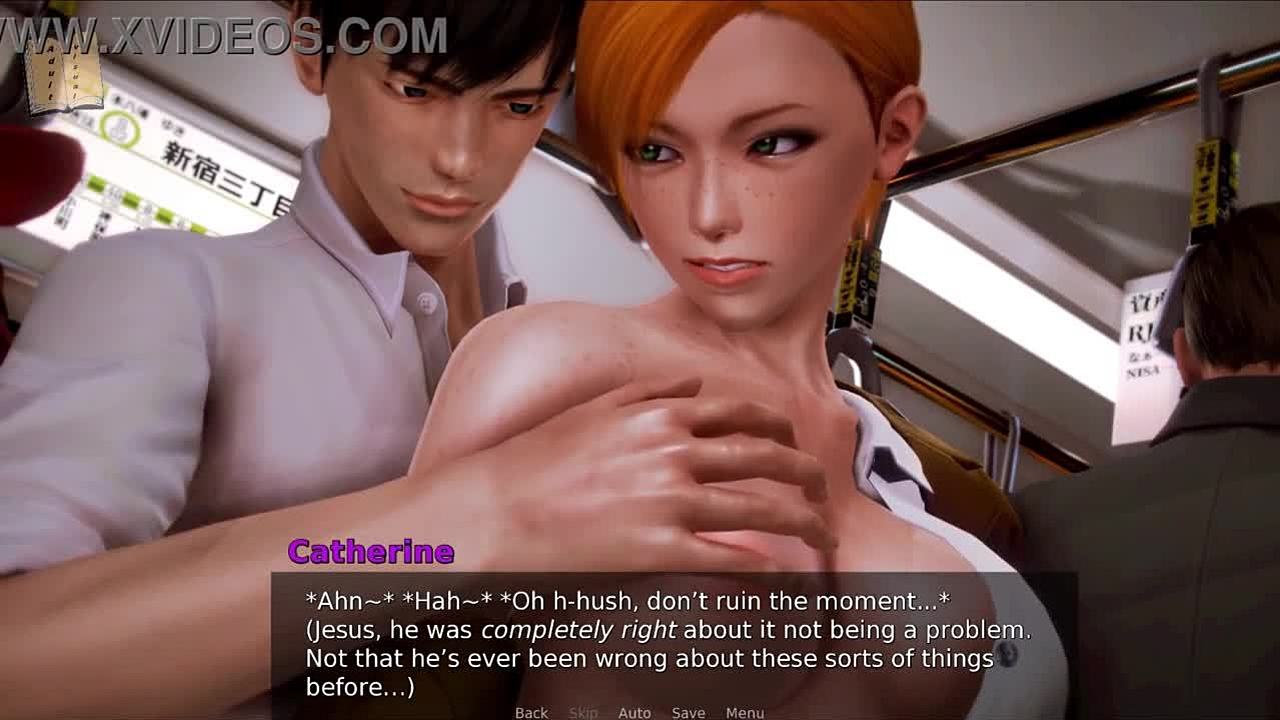Open the Save screen
This screenshot has height=720, width=1280.
(x=688, y=712)
